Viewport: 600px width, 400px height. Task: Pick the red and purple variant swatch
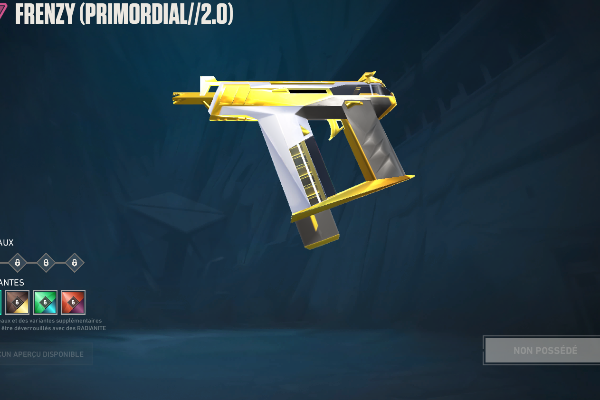(73, 302)
